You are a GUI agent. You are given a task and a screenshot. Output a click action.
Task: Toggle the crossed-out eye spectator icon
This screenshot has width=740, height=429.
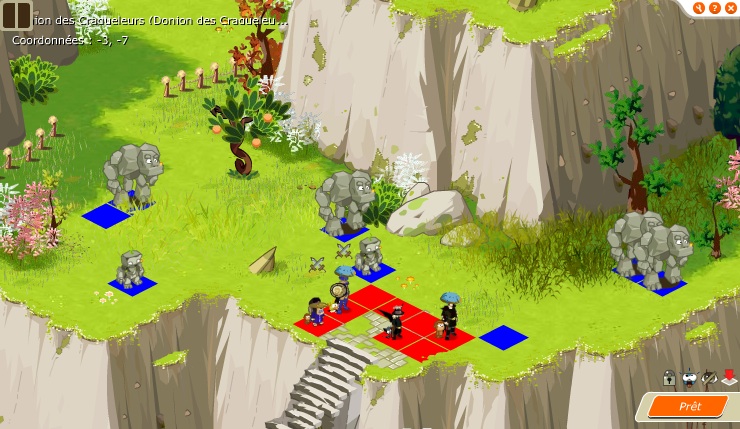(x=709, y=378)
